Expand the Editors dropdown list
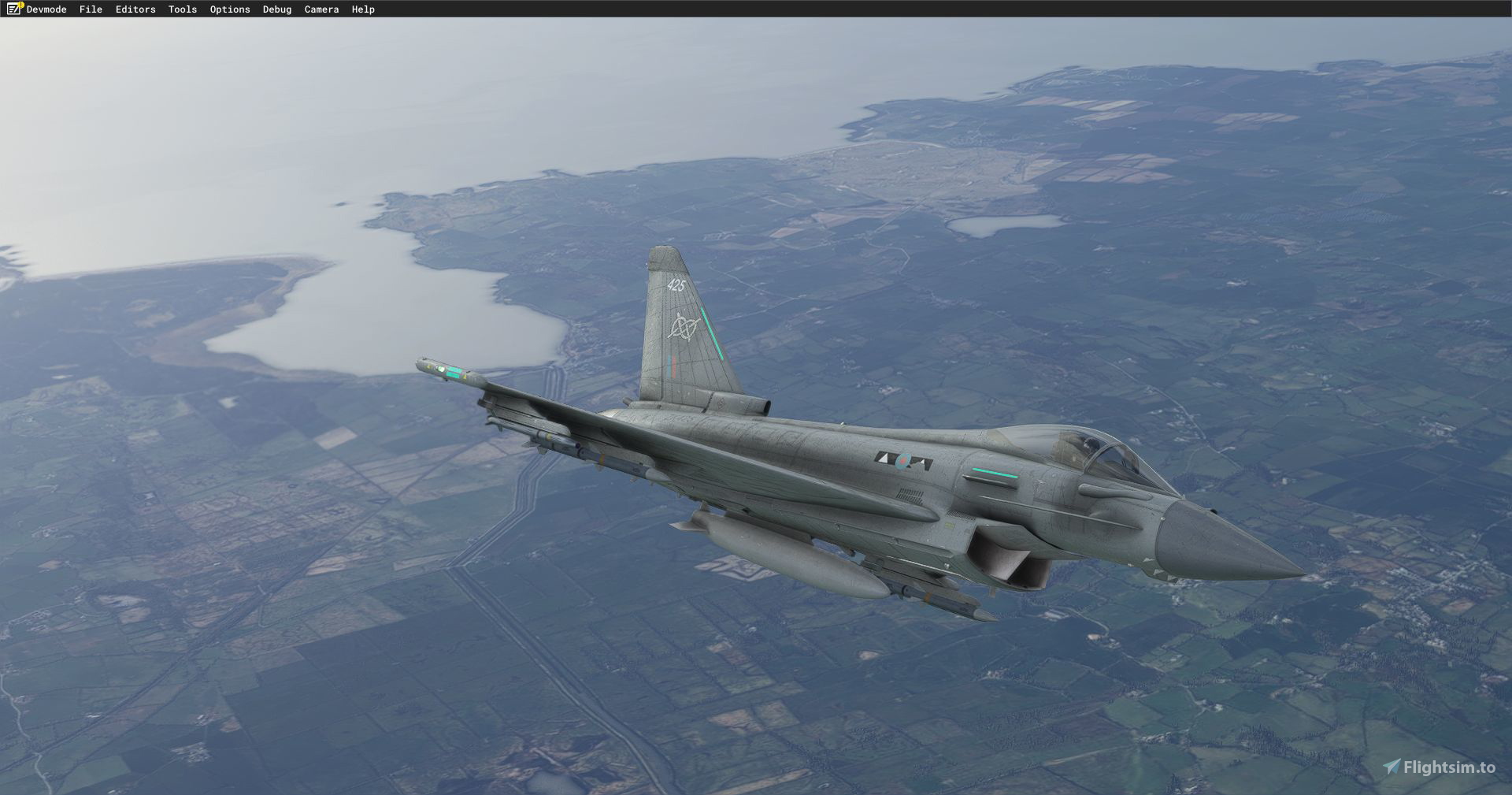The image size is (1512, 795). [x=134, y=9]
